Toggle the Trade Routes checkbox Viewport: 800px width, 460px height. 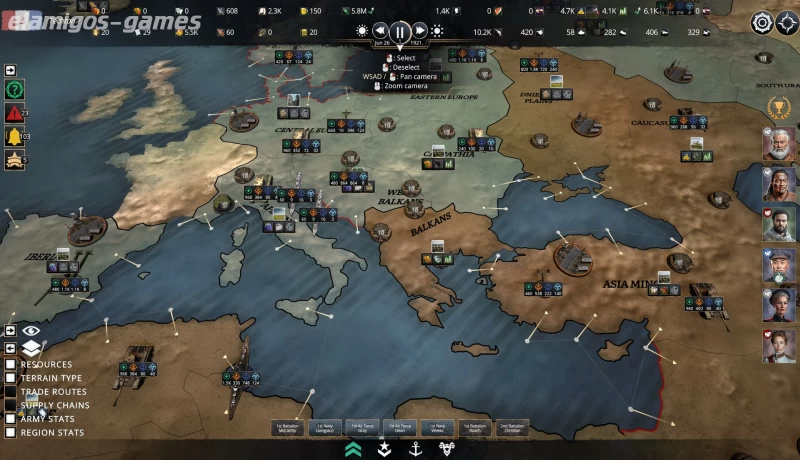click(11, 392)
